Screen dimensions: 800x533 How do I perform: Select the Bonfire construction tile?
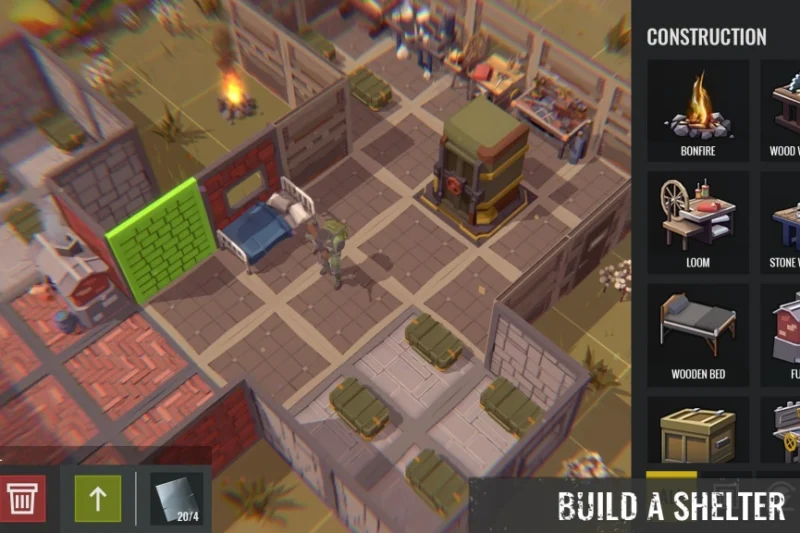[698, 111]
